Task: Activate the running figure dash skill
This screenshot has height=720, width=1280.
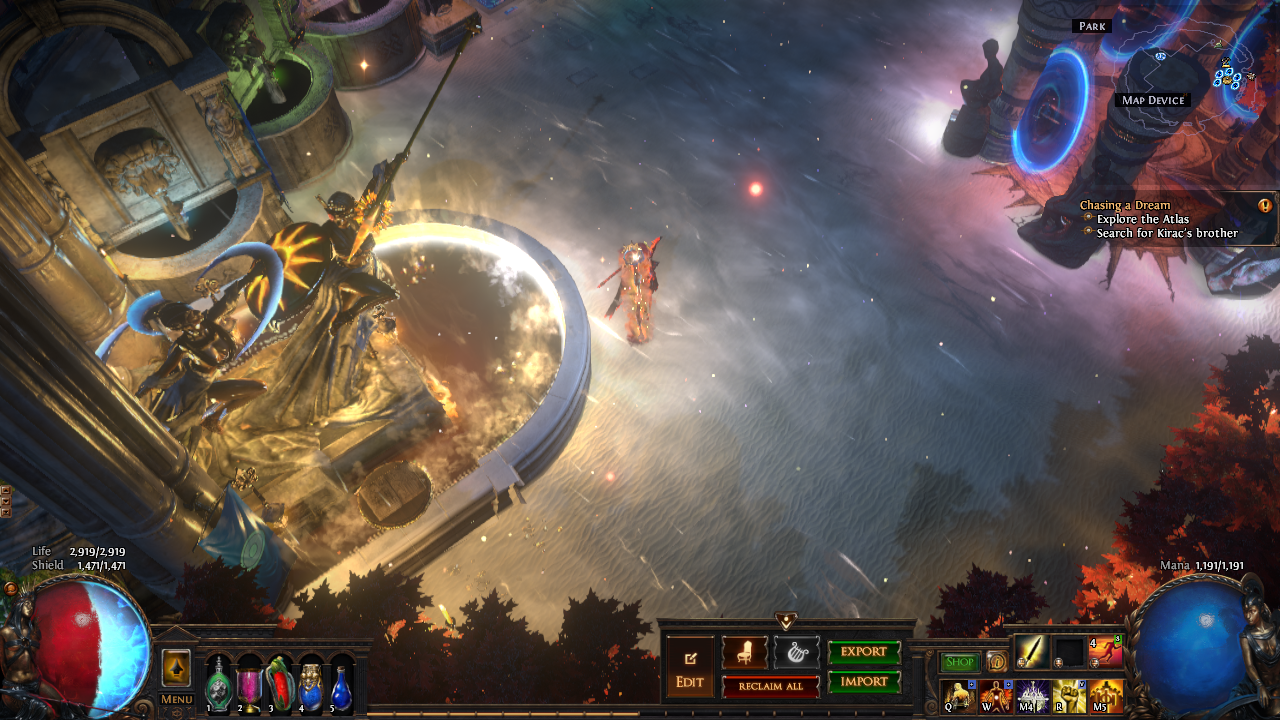Action: coord(1106,652)
